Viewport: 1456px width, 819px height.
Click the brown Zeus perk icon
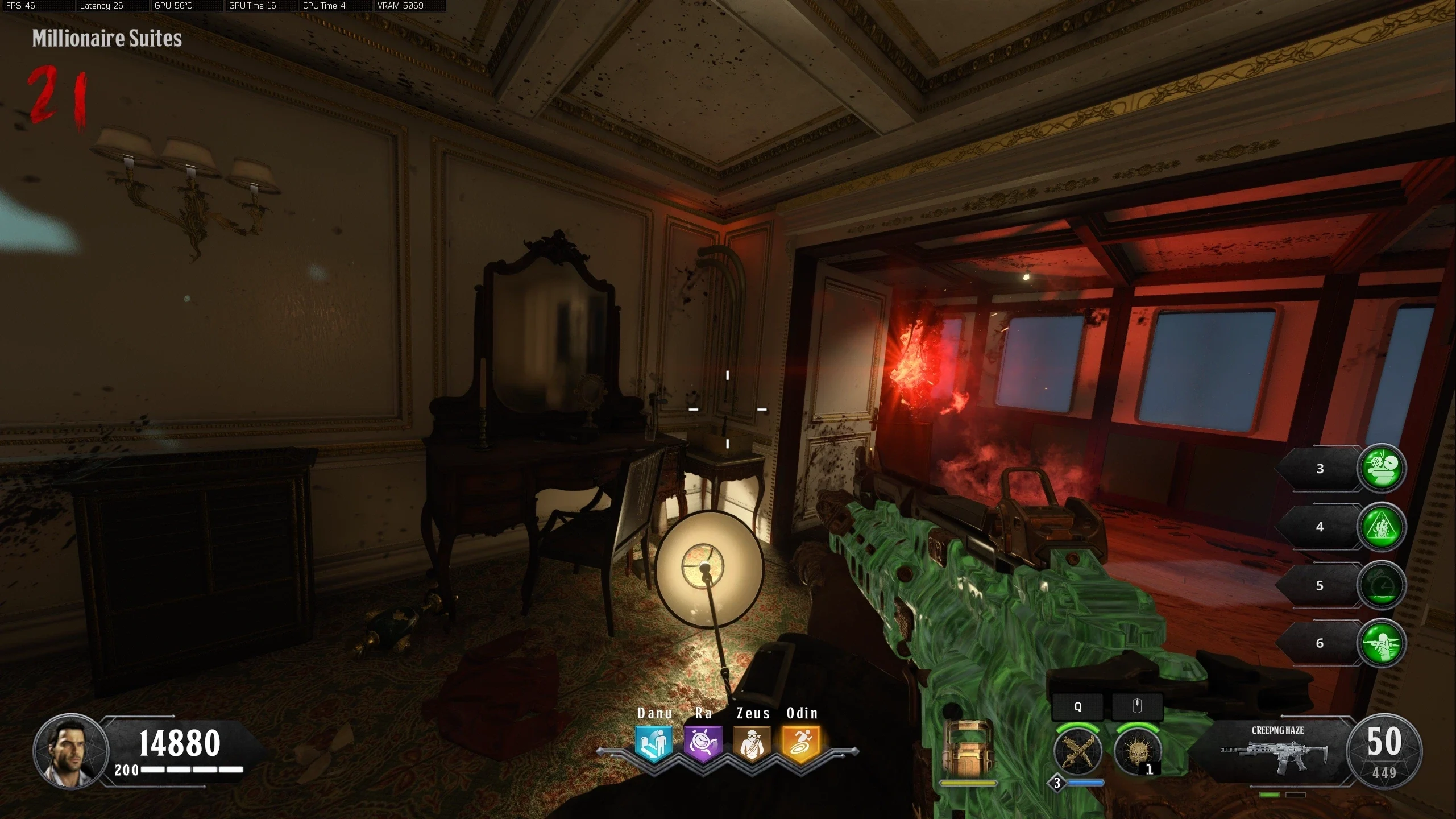(x=752, y=743)
